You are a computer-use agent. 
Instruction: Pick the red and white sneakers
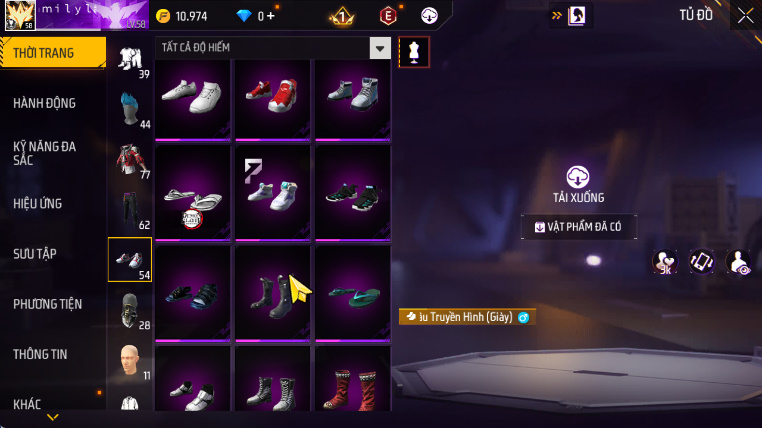272,96
